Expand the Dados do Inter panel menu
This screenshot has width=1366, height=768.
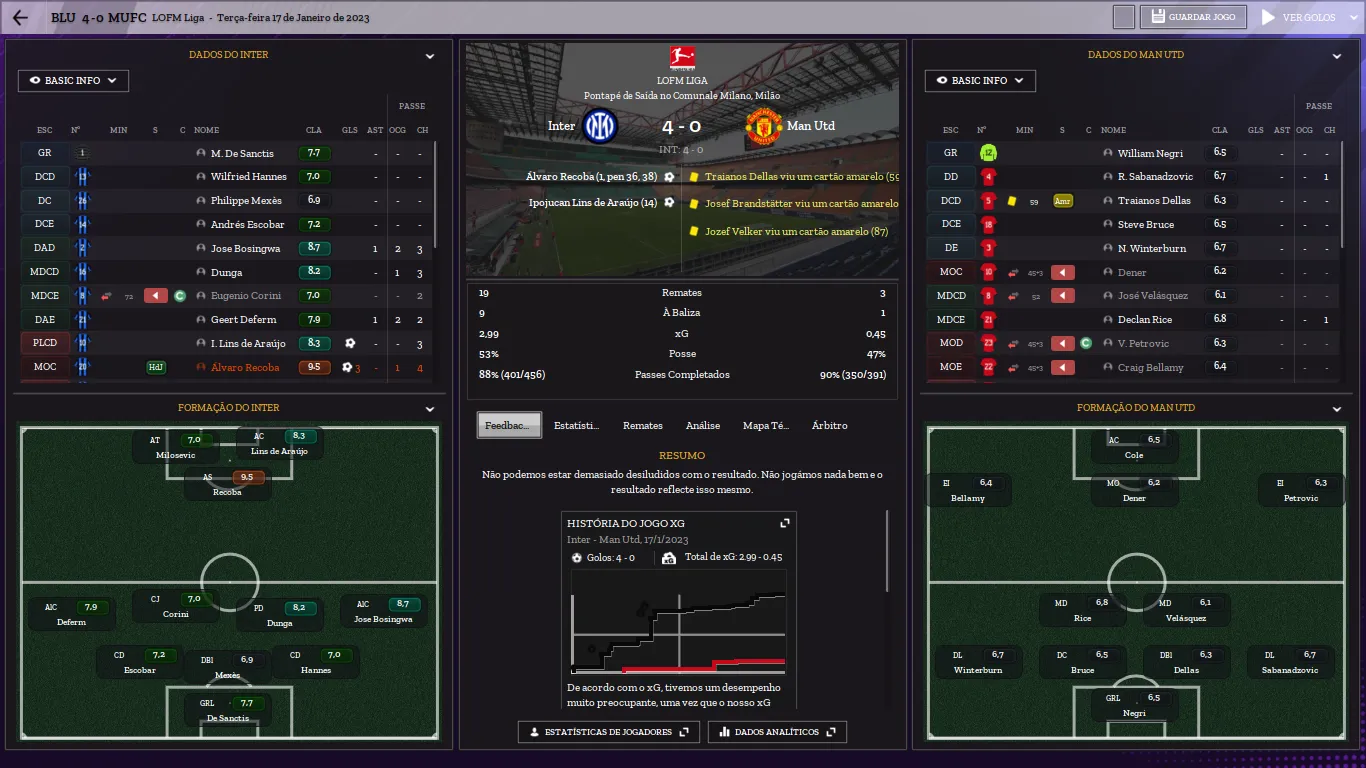pos(430,57)
